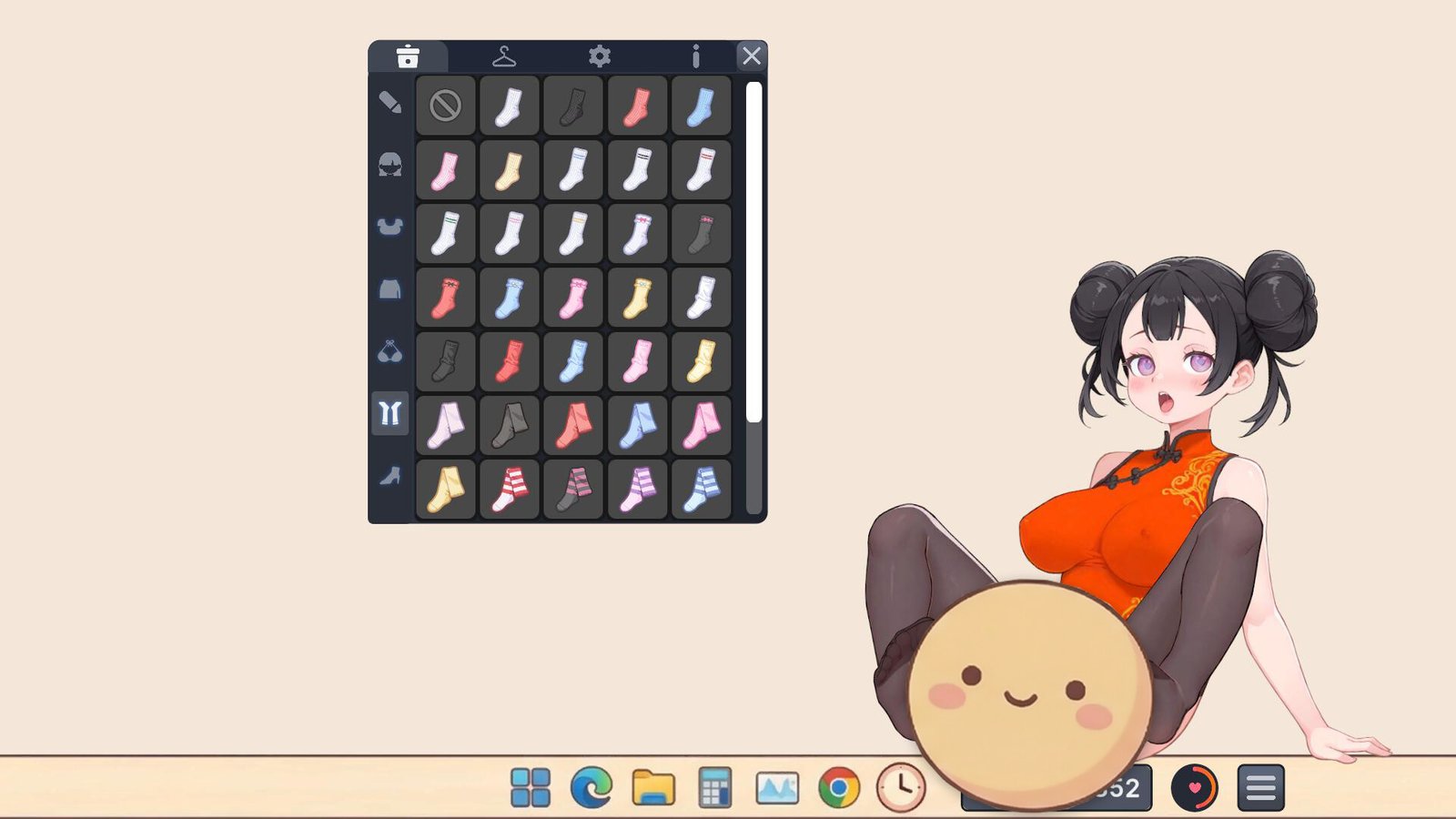Select the red and white striped socks

[509, 487]
